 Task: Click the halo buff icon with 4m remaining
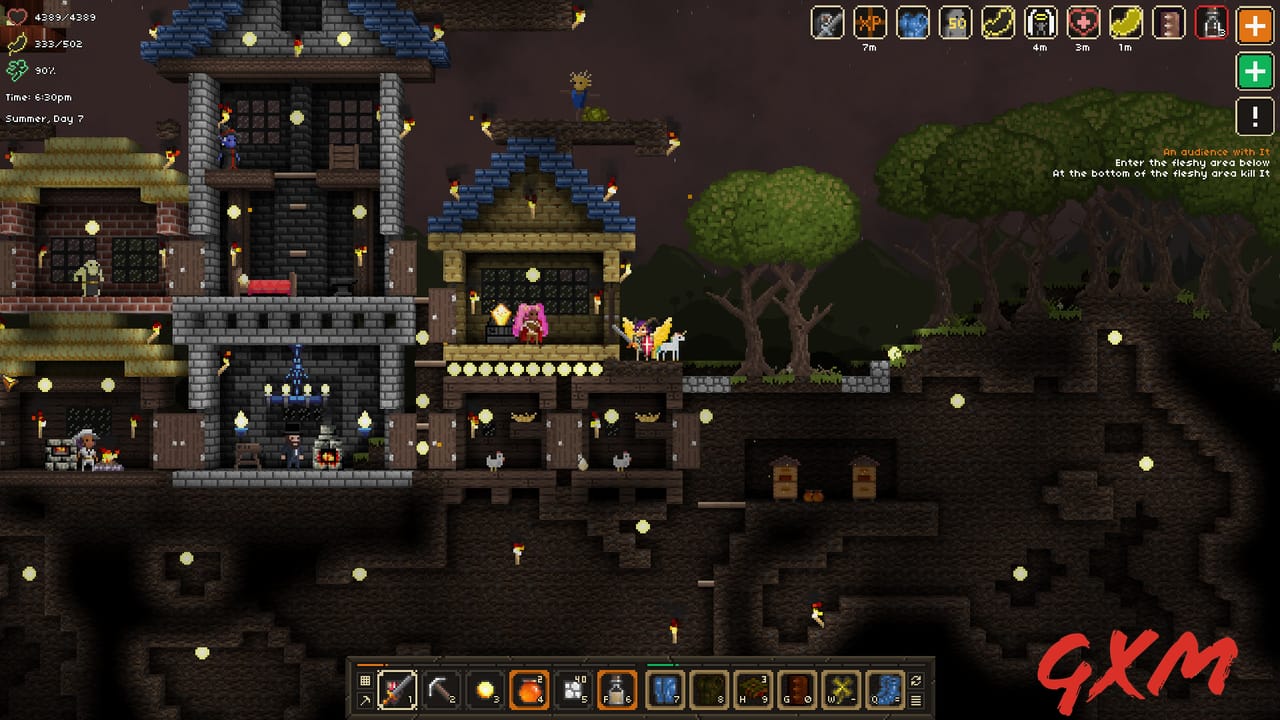1040,24
